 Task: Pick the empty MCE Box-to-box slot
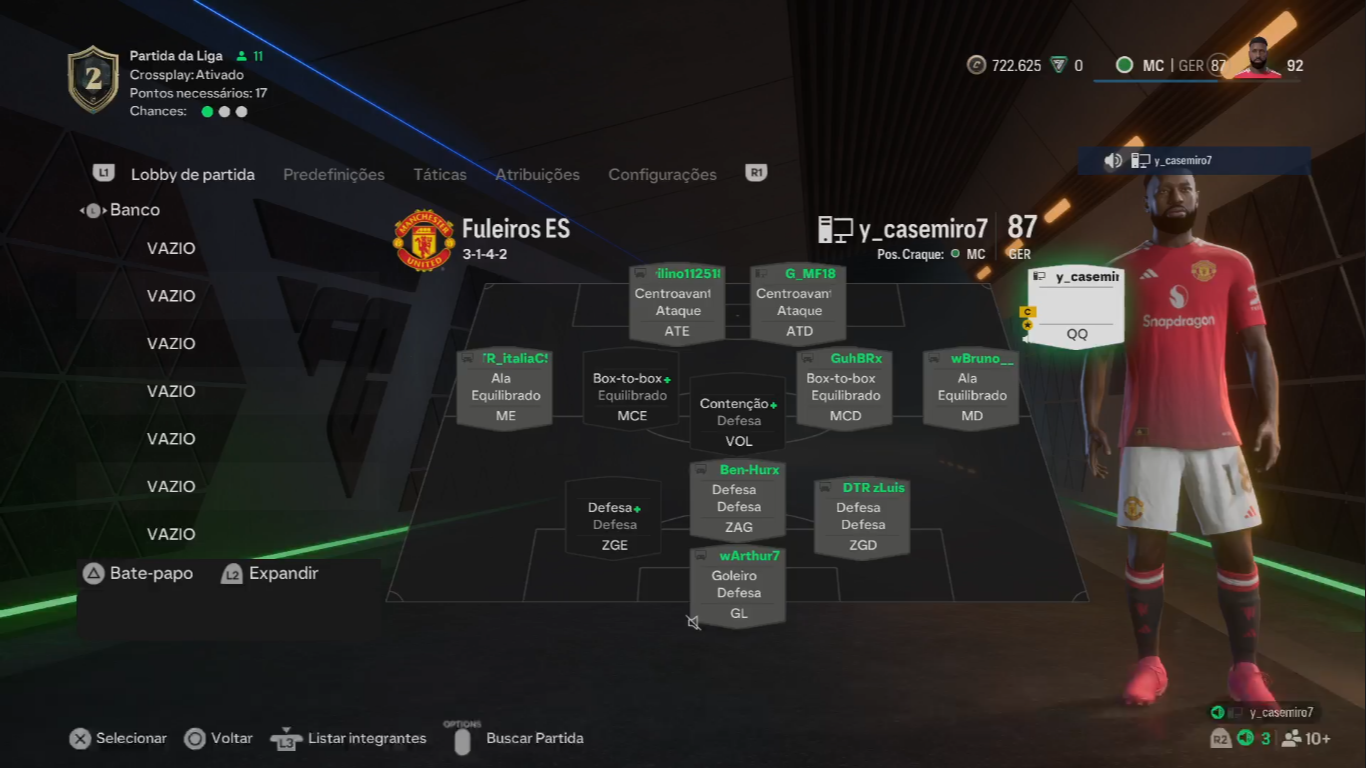coord(631,389)
